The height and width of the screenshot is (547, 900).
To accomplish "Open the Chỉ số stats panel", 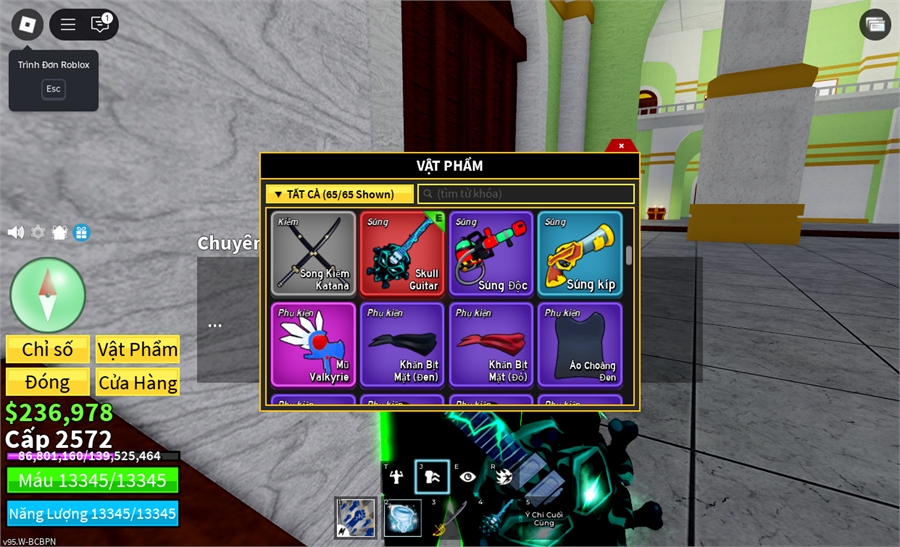I will (x=48, y=349).
